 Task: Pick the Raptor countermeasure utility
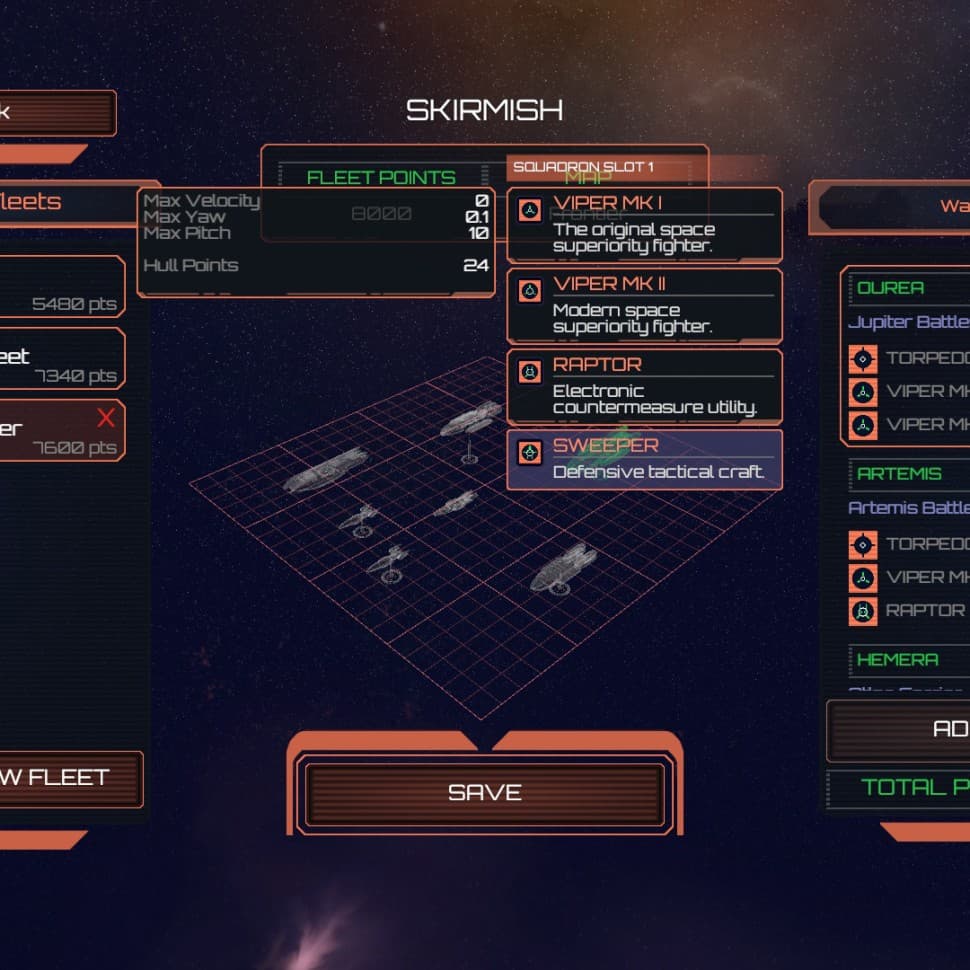(644, 386)
